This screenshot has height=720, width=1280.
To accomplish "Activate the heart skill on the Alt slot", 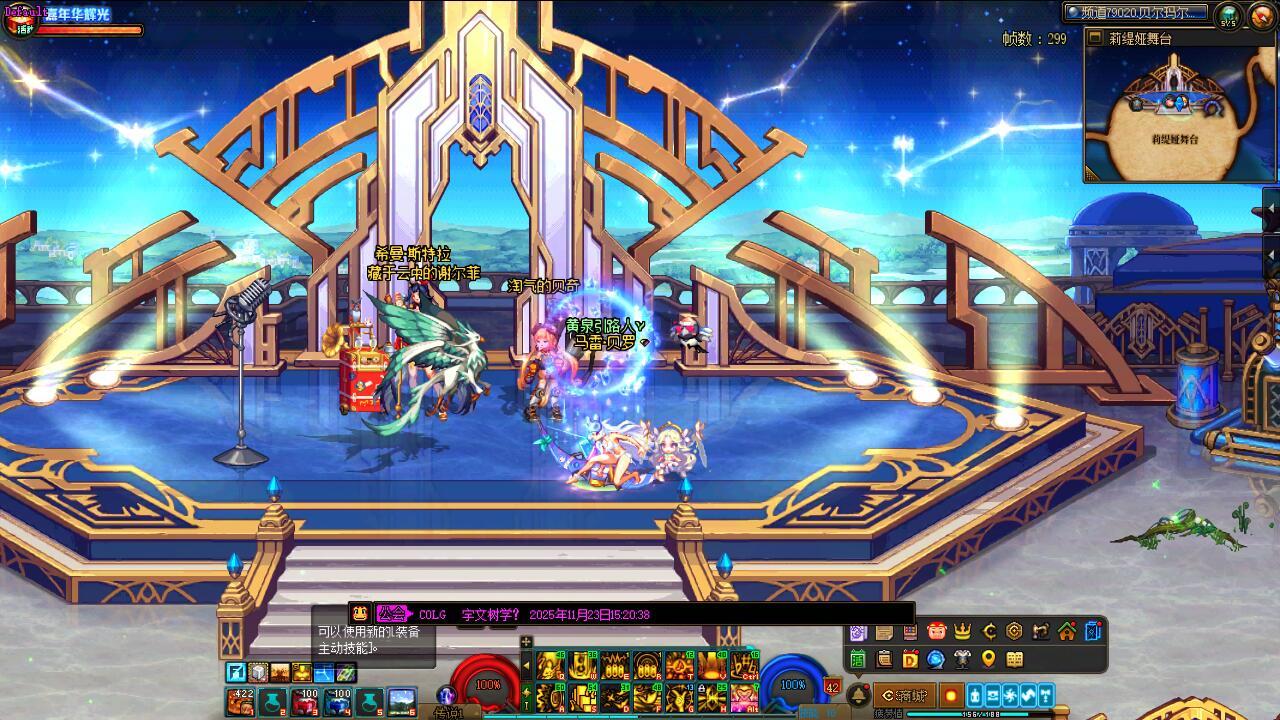I will [x=743, y=697].
